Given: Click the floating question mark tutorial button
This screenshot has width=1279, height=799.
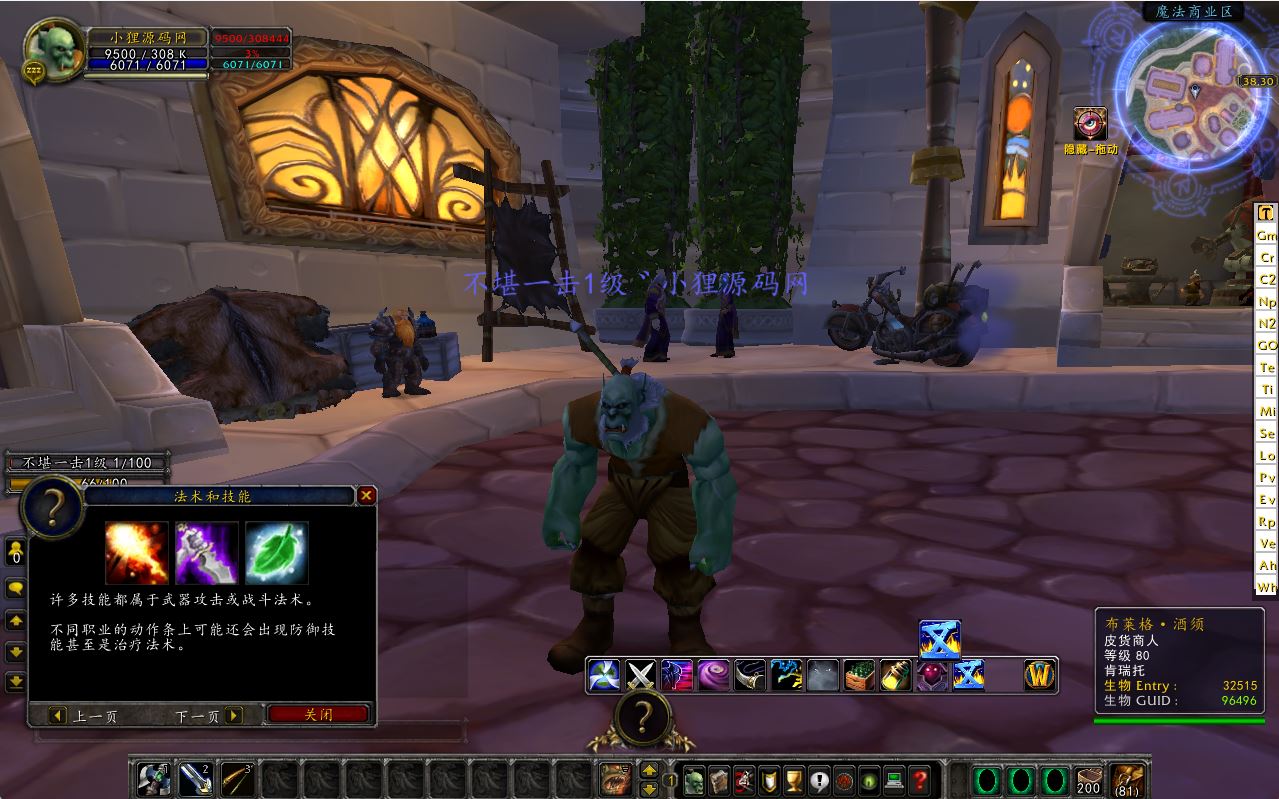Looking at the screenshot, I should coord(644,716).
